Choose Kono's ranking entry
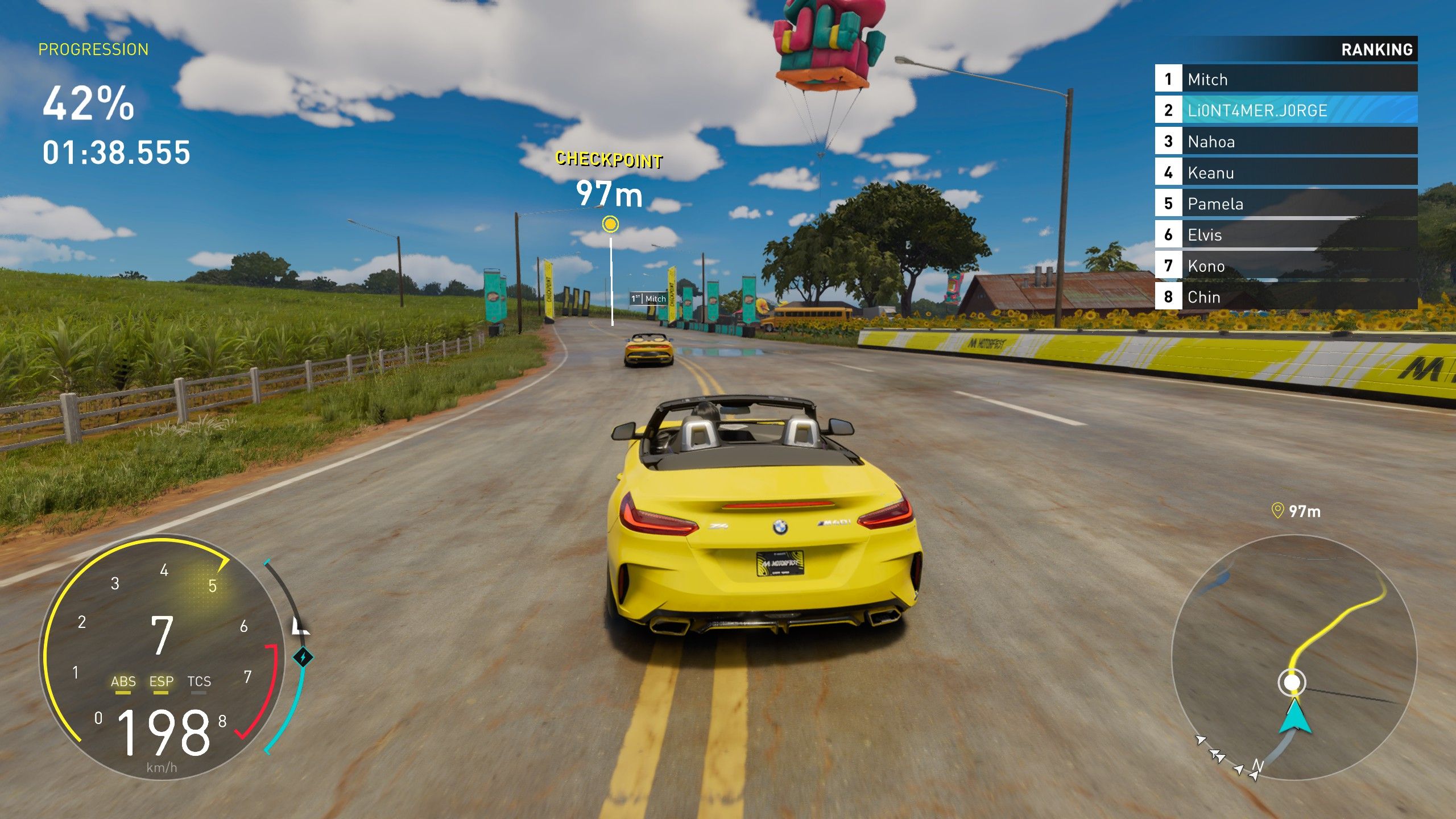This screenshot has width=1456, height=819. tap(1285, 266)
